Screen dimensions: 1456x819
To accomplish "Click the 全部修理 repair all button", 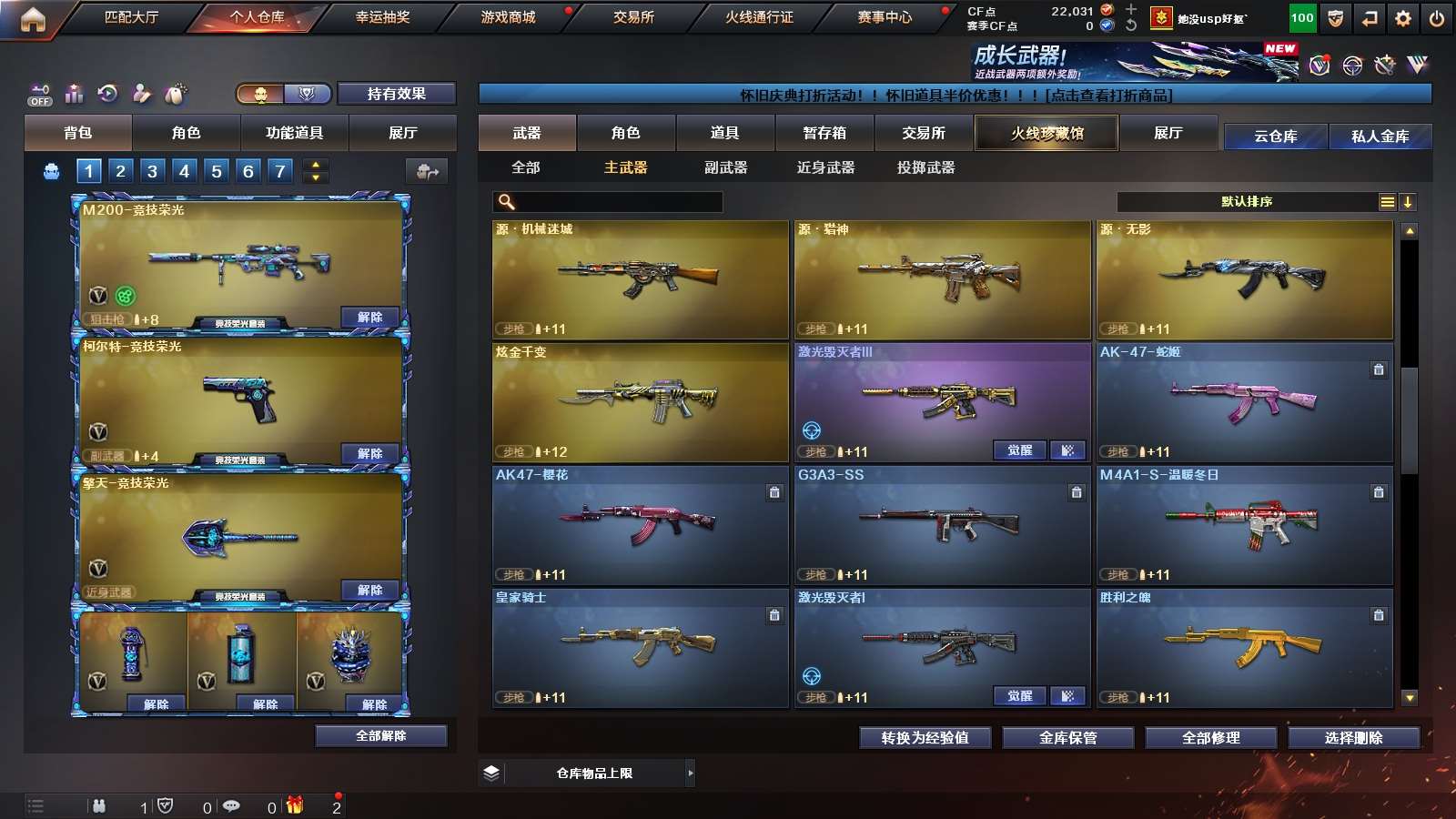I will coord(1210,738).
